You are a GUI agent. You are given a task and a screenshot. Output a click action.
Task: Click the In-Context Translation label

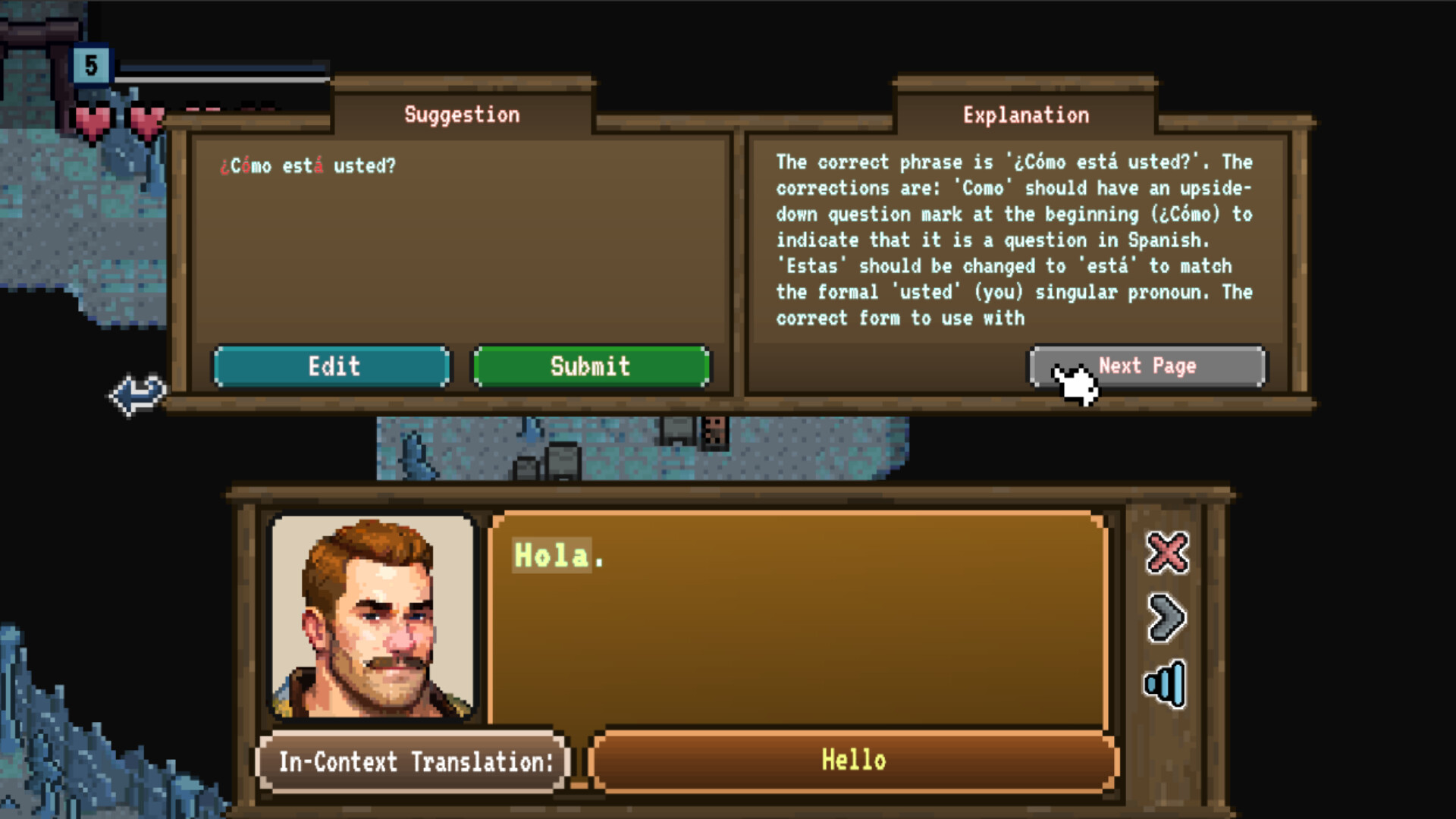click(414, 761)
